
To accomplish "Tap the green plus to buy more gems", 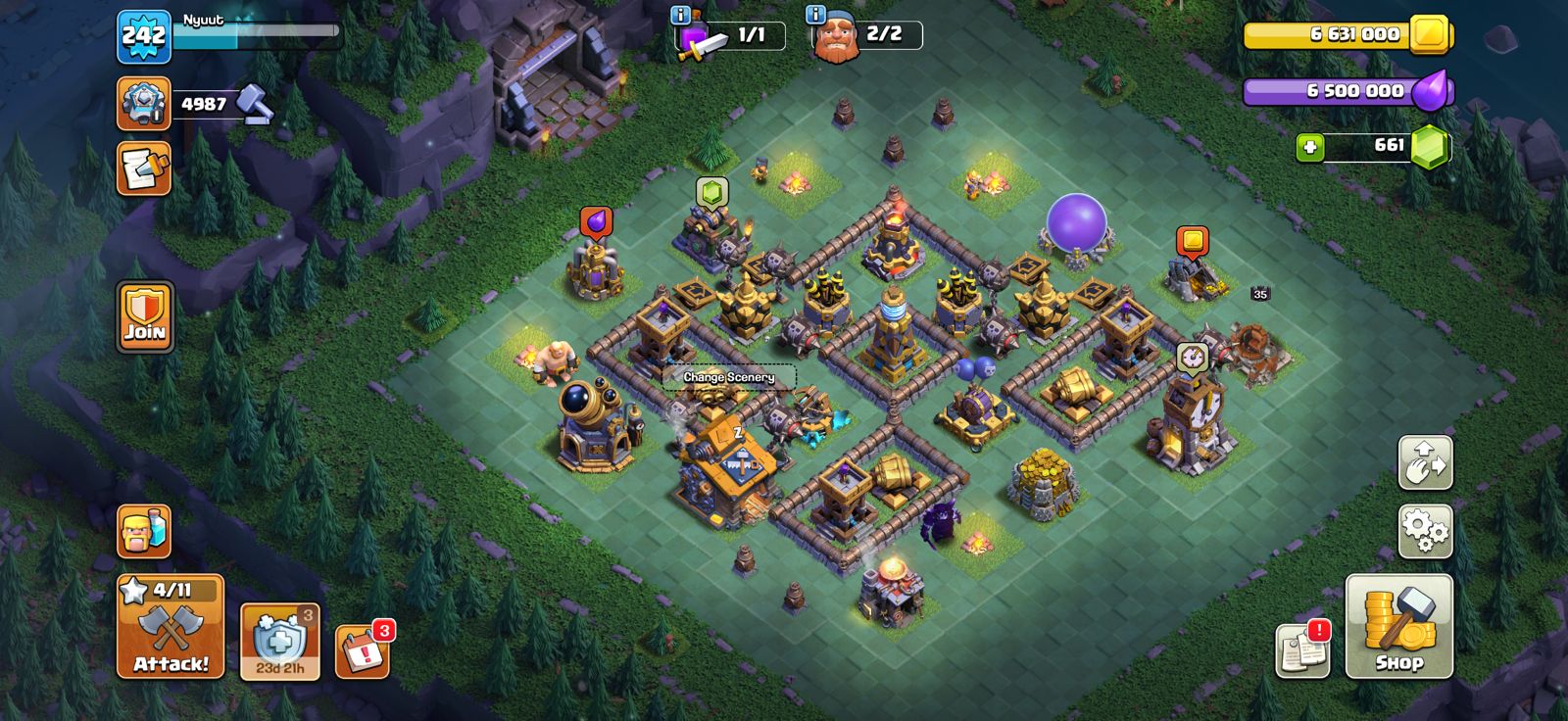I will 1310,149.
